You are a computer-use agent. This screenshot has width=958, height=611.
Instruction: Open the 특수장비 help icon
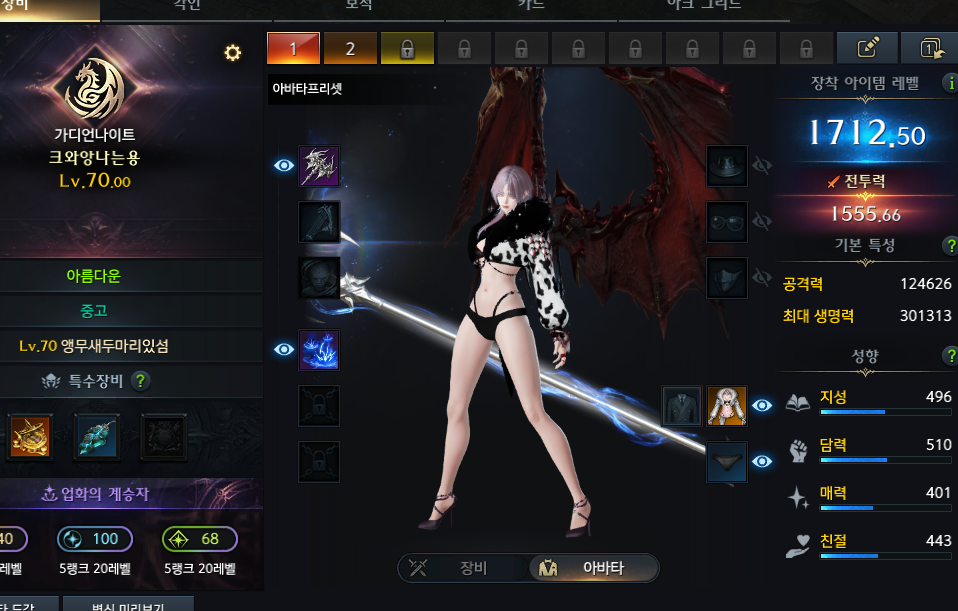141,380
